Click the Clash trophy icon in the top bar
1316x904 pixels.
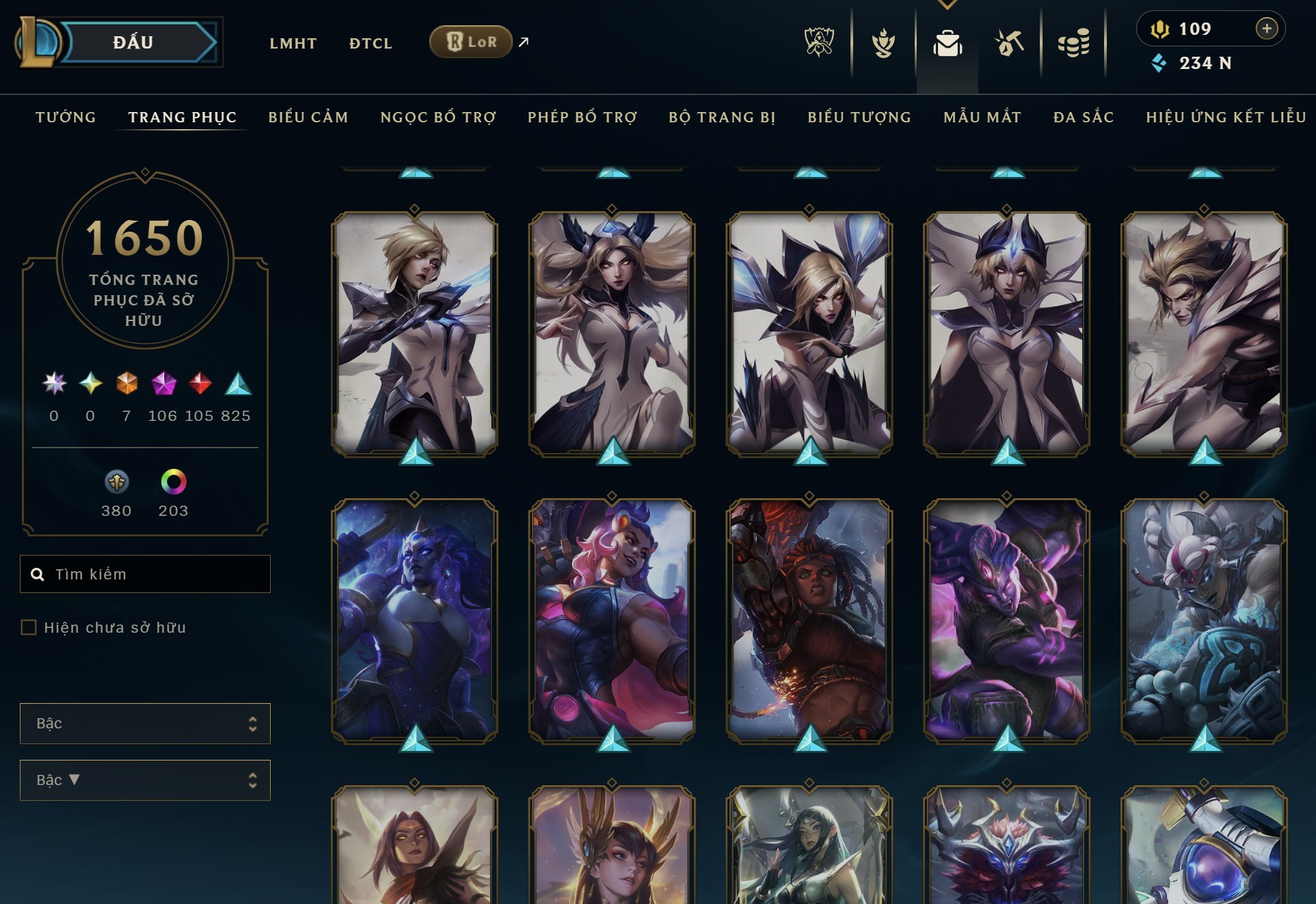click(884, 43)
